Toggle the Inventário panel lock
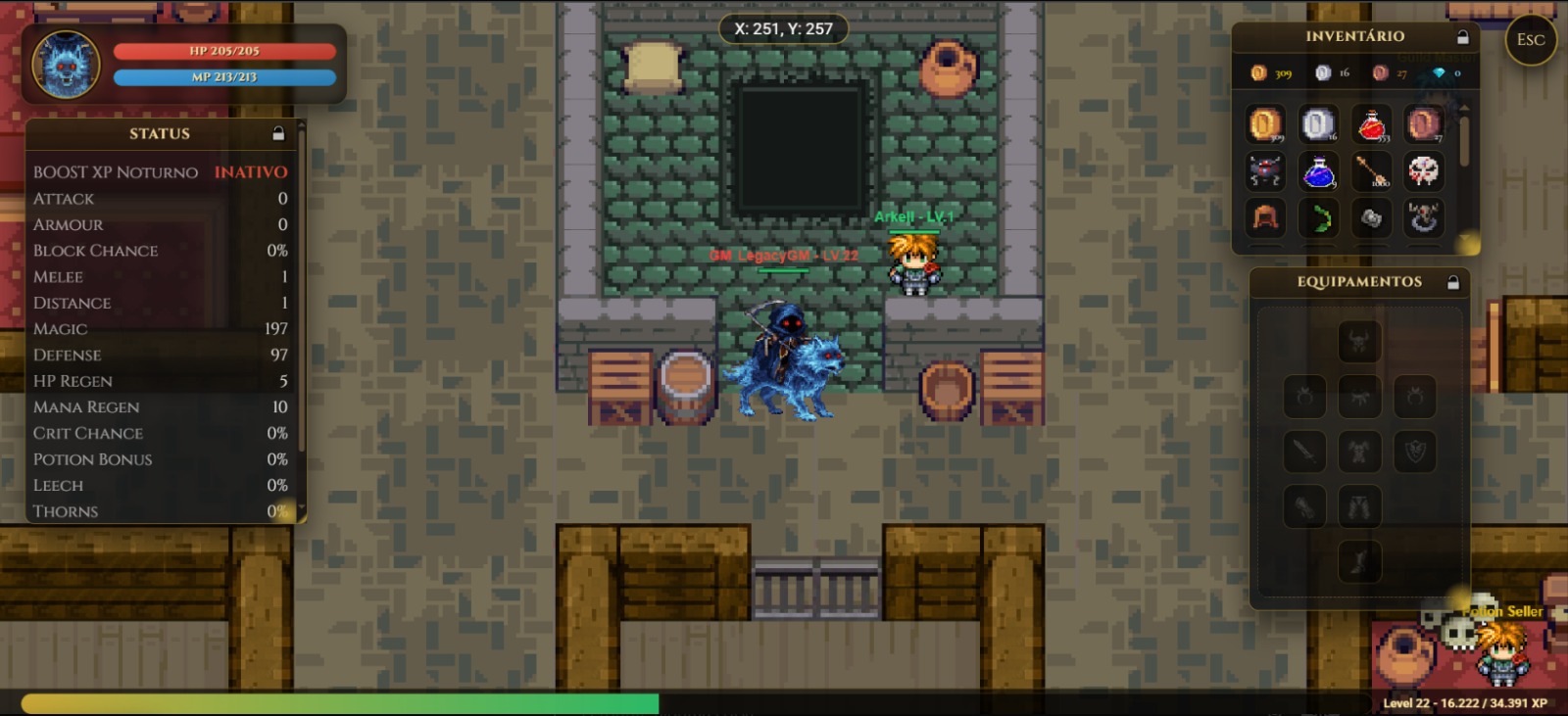 point(1462,36)
